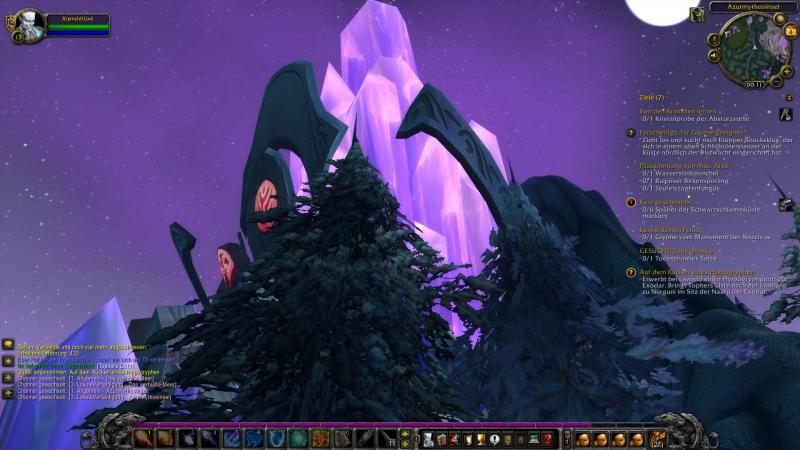This screenshot has width=800, height=450.
Task: Select the player character portrait
Action: (30, 25)
